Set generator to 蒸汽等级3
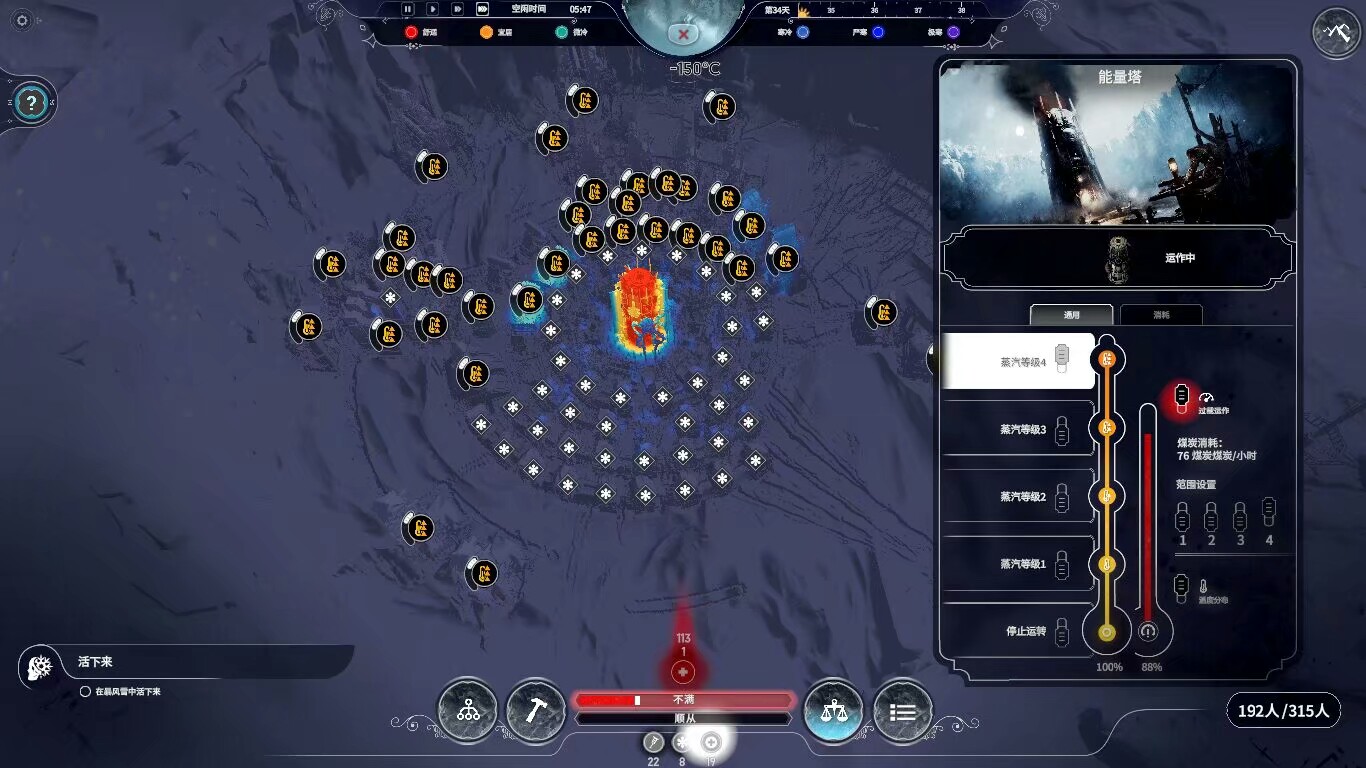Viewport: 1366px width, 768px height. (1022, 430)
